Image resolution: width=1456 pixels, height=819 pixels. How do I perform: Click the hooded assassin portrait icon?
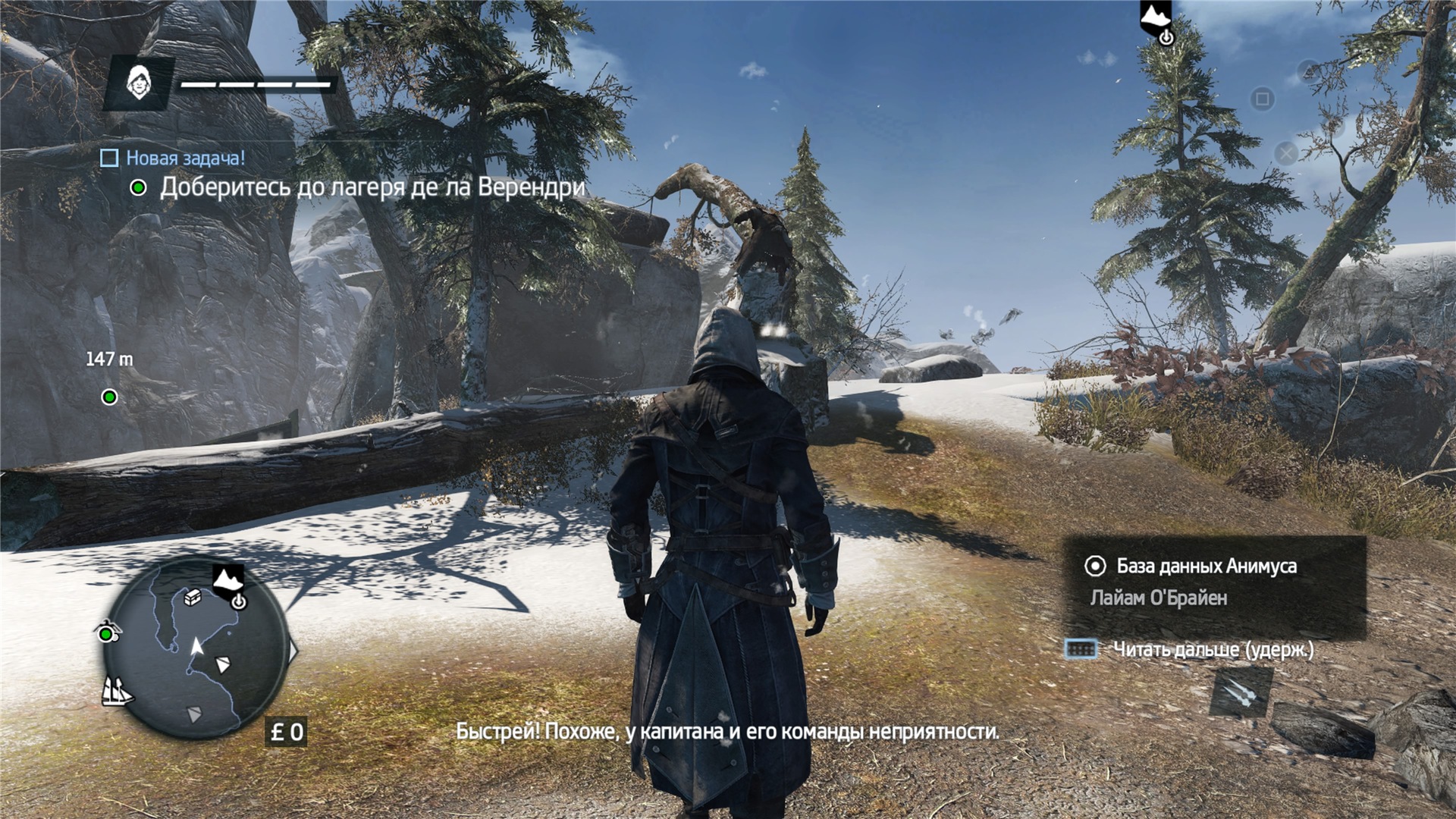140,83
